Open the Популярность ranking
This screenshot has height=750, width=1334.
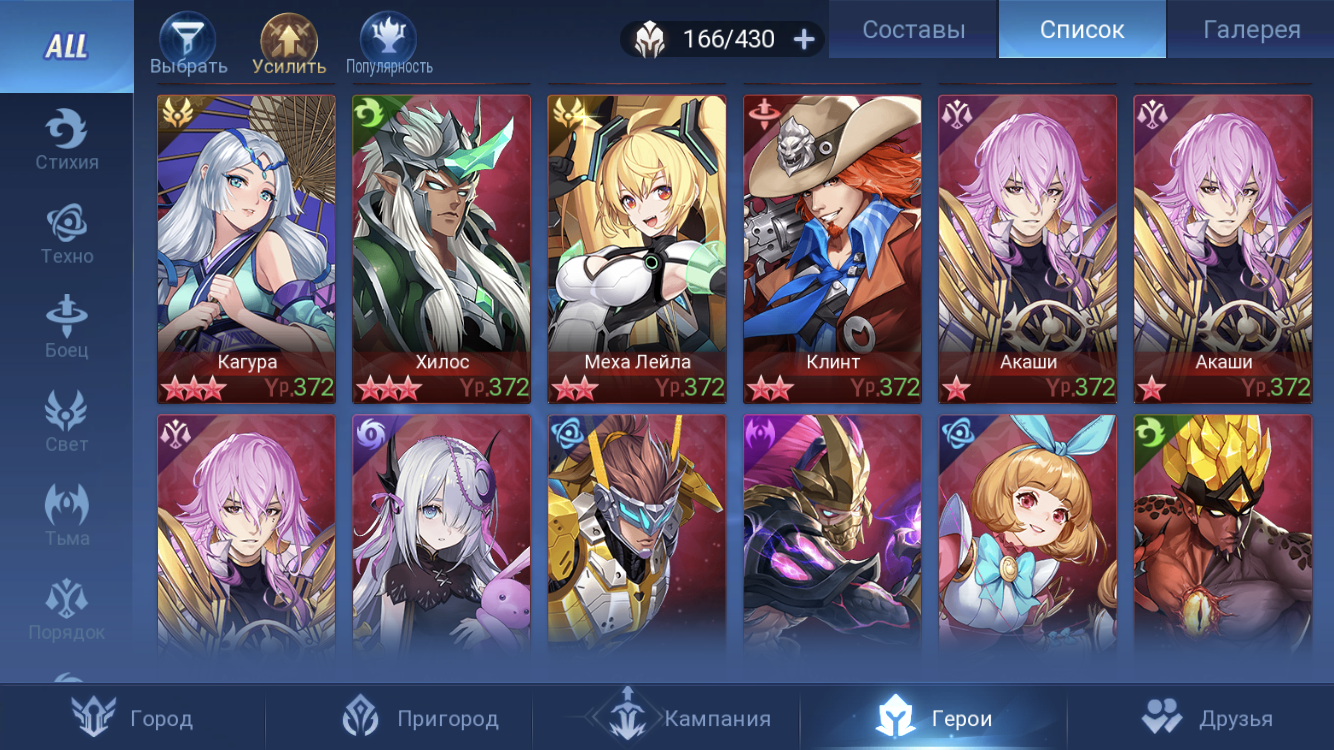tap(389, 45)
